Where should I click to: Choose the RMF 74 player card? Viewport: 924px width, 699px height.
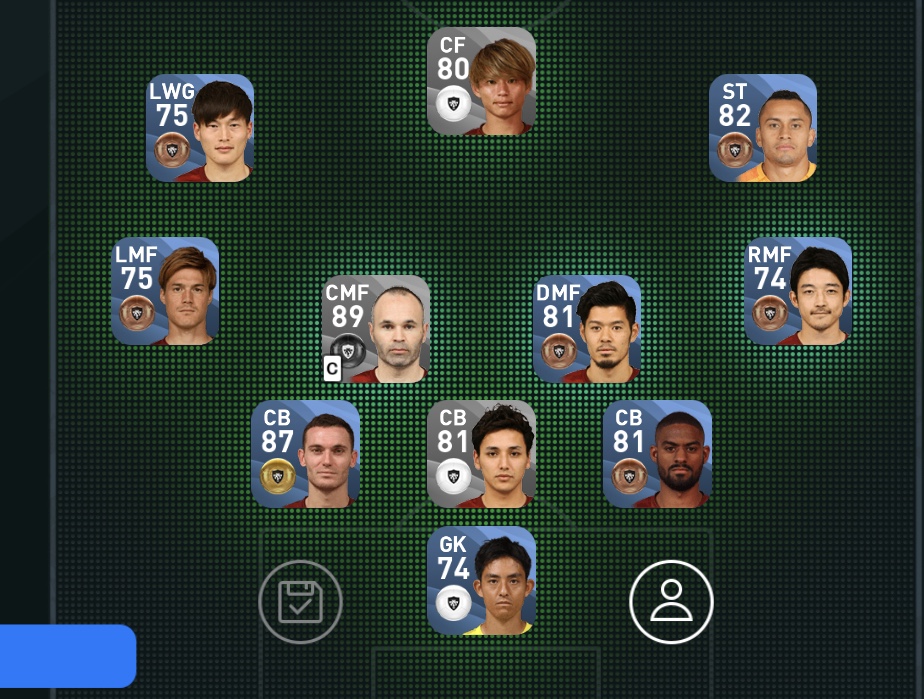[x=798, y=291]
